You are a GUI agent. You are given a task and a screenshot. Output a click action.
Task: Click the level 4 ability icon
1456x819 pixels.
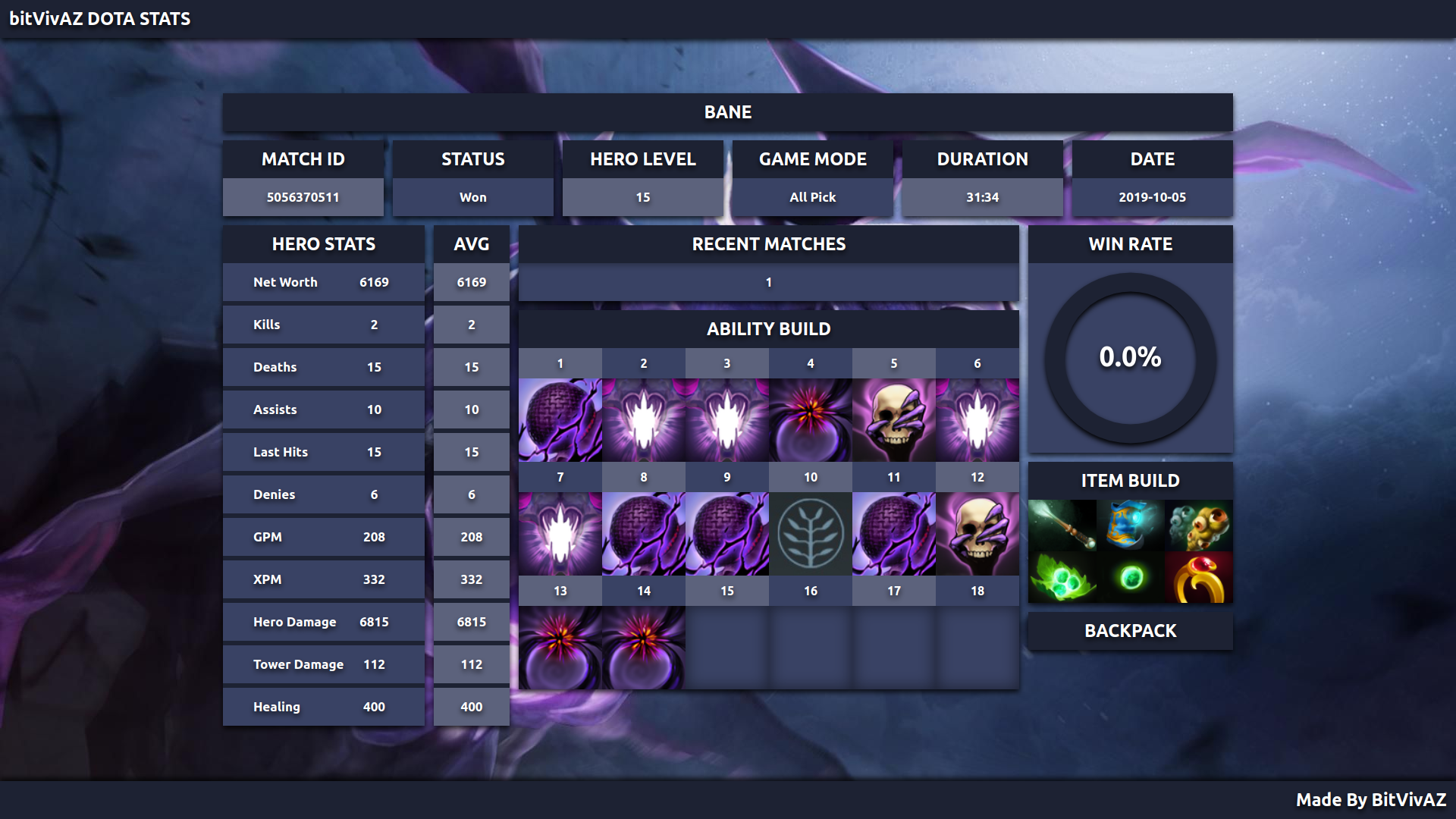(810, 420)
